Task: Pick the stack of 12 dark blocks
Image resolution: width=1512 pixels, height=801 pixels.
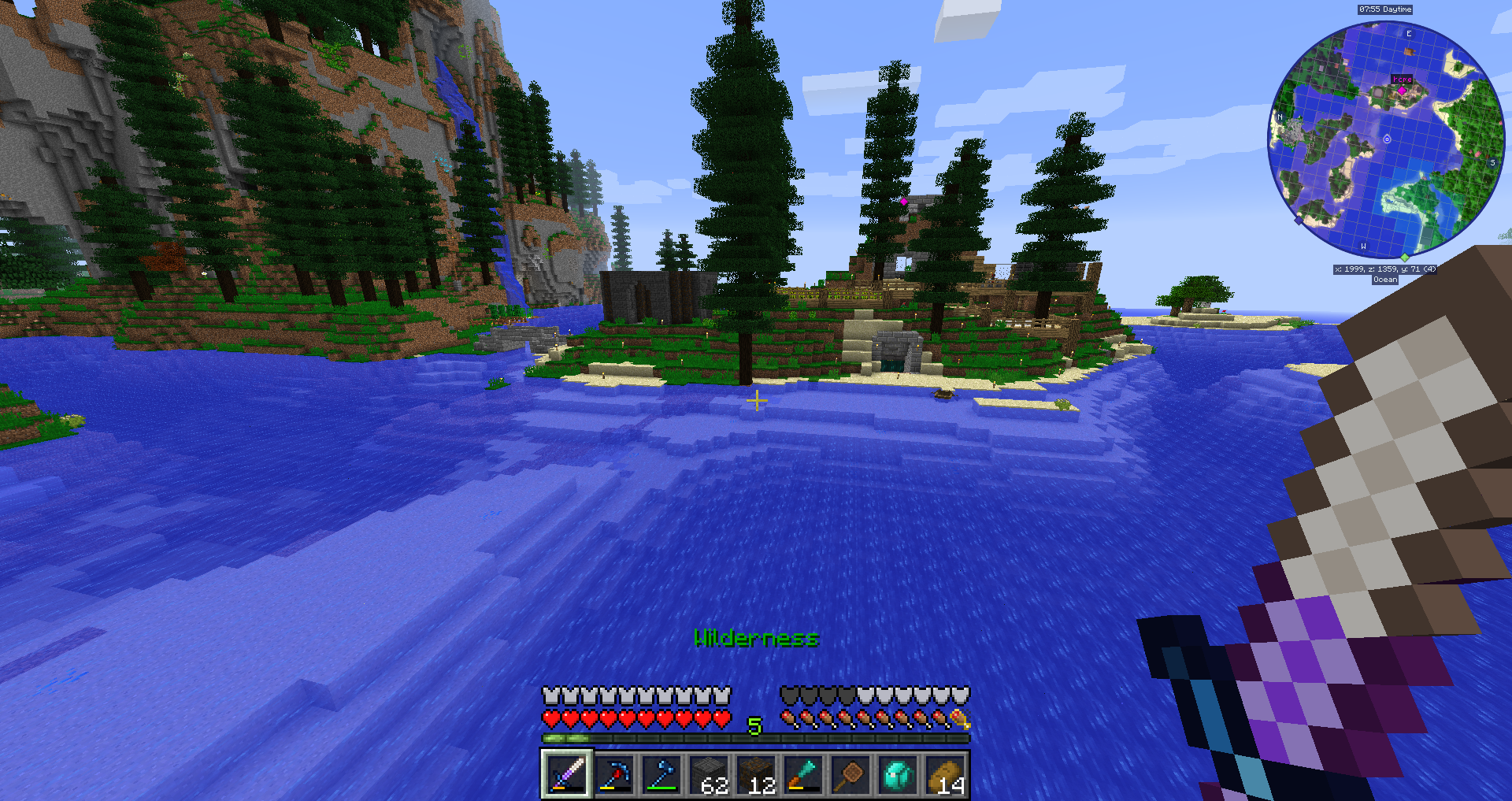Action: tap(755, 774)
